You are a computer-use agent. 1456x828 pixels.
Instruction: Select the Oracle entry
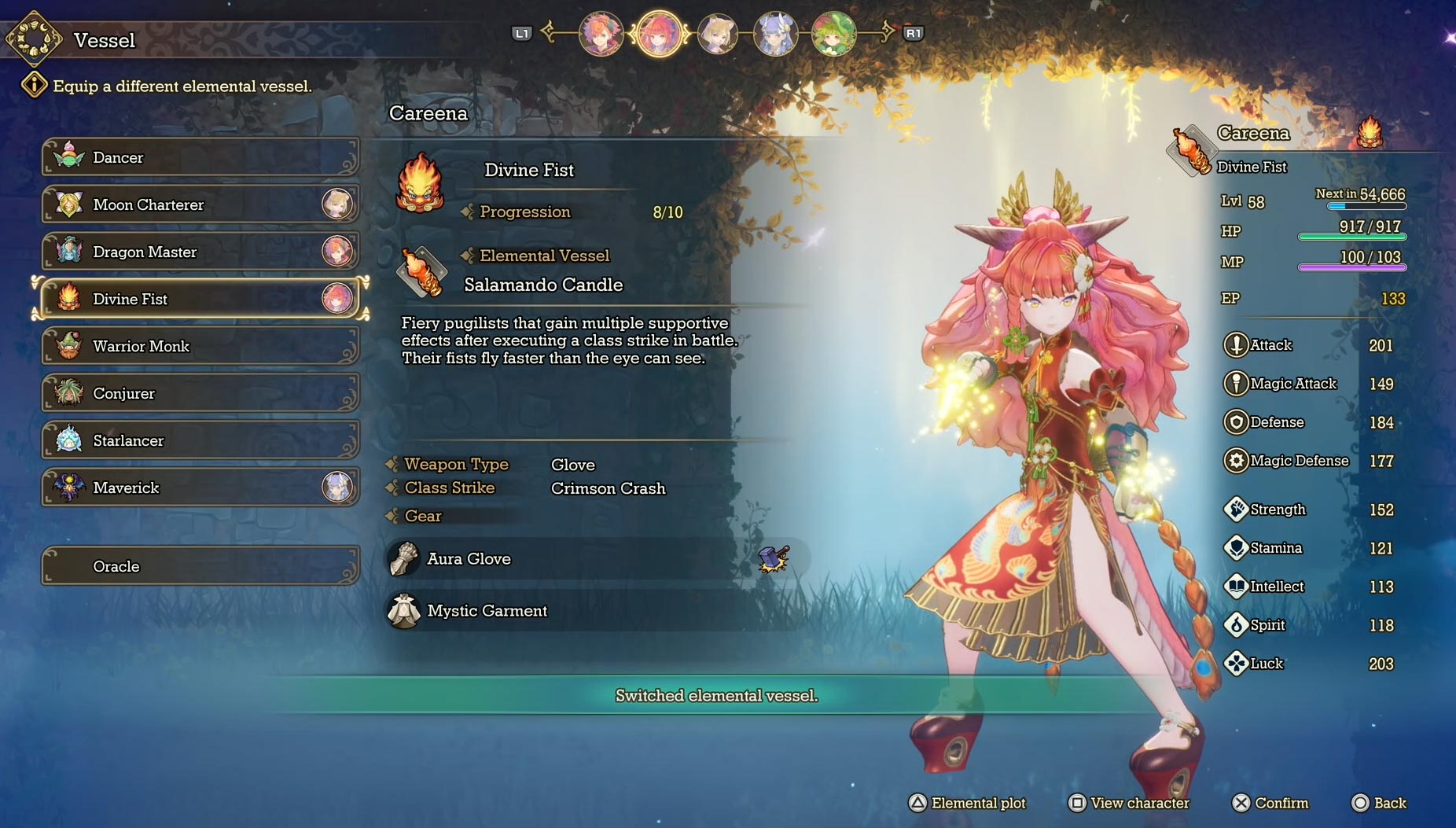click(200, 566)
